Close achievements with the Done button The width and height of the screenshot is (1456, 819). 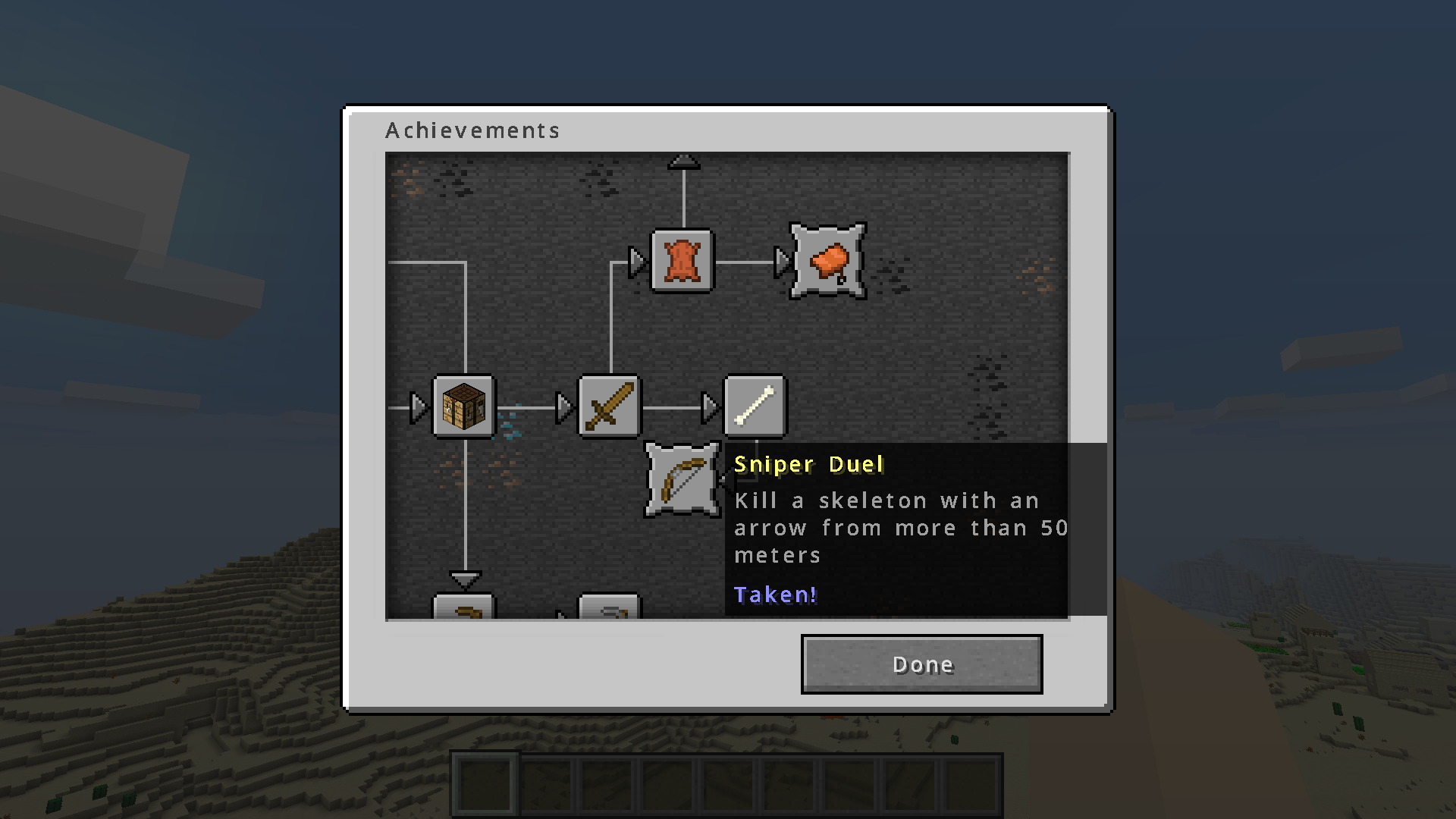click(x=921, y=664)
